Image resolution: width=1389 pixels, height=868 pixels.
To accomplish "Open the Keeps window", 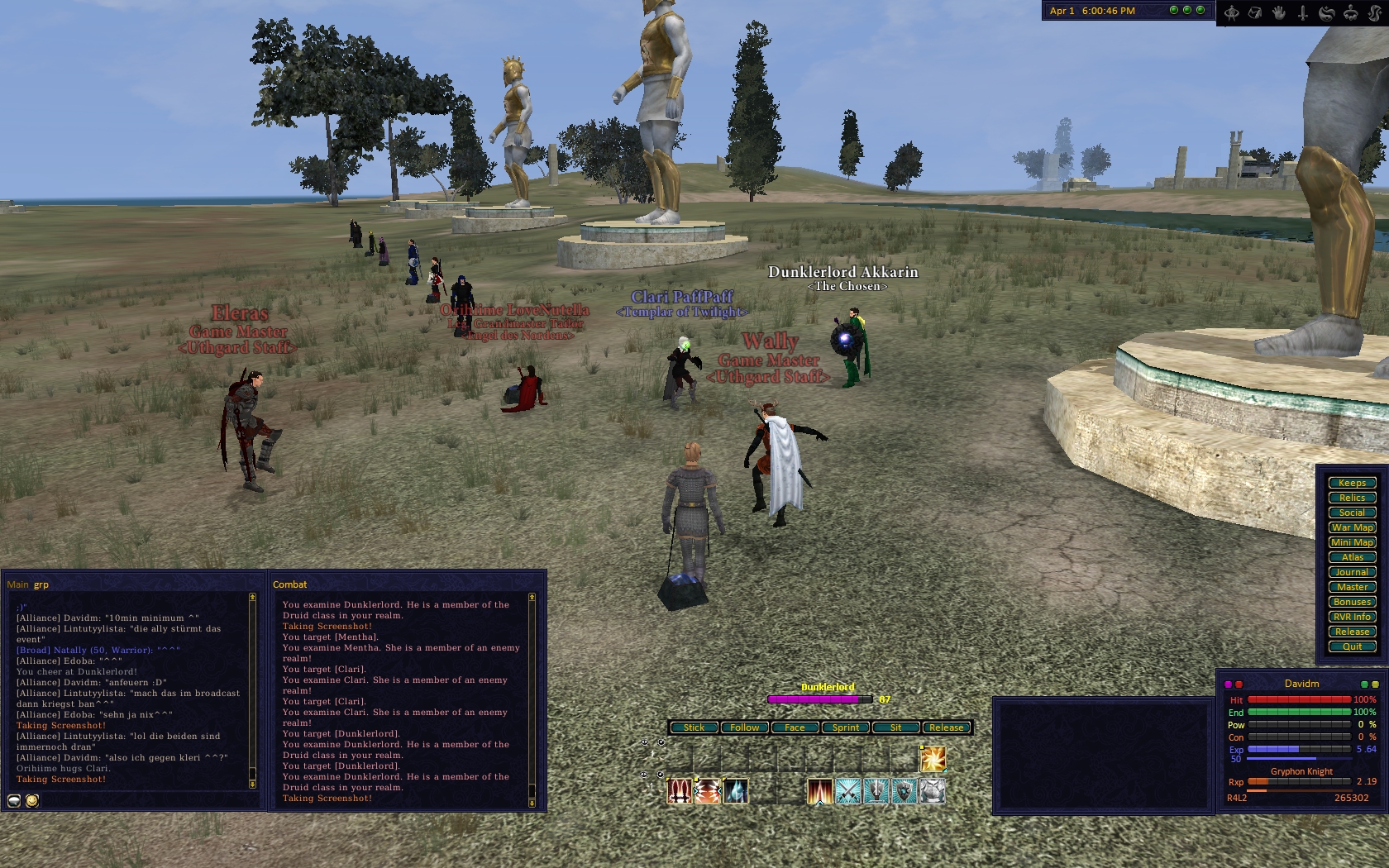I will point(1352,483).
